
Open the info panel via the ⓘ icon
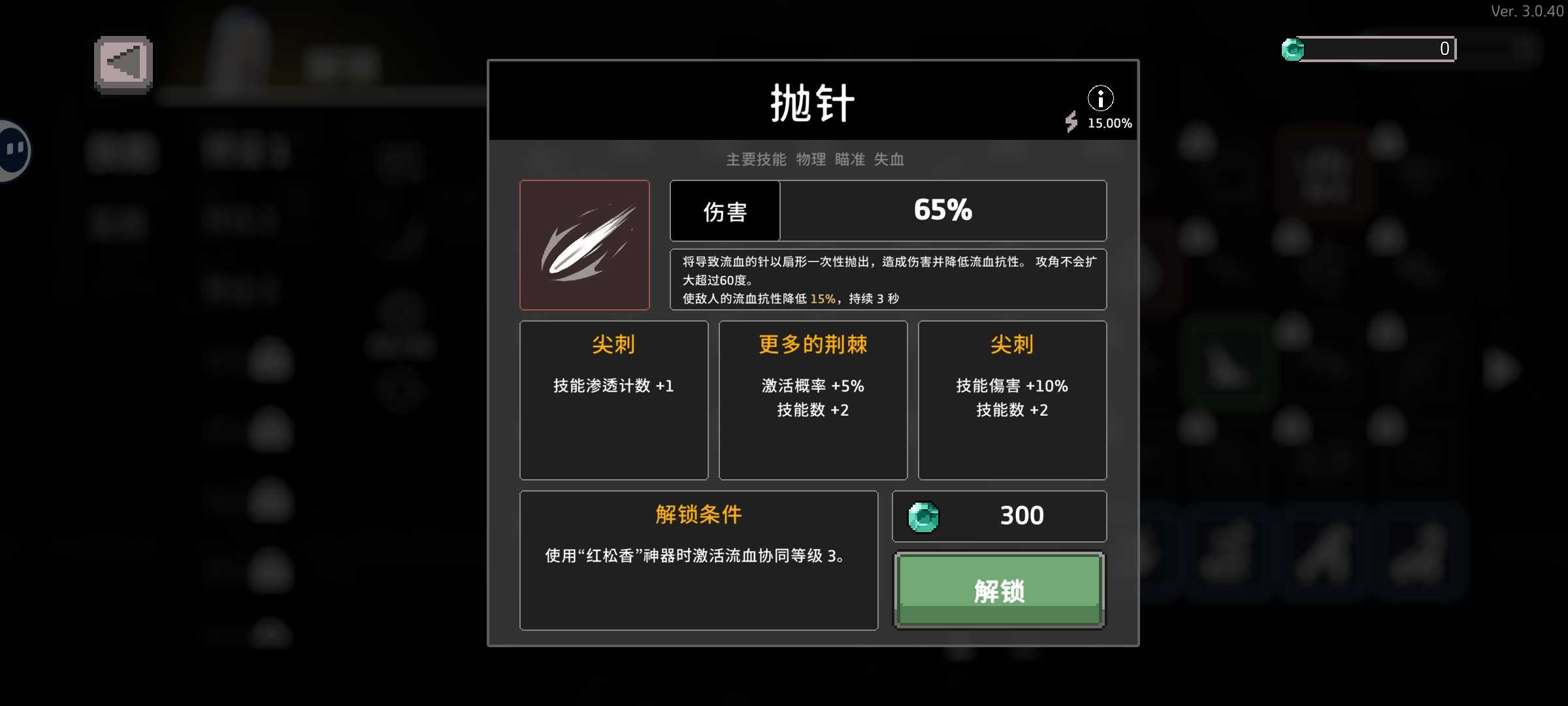[1102, 97]
